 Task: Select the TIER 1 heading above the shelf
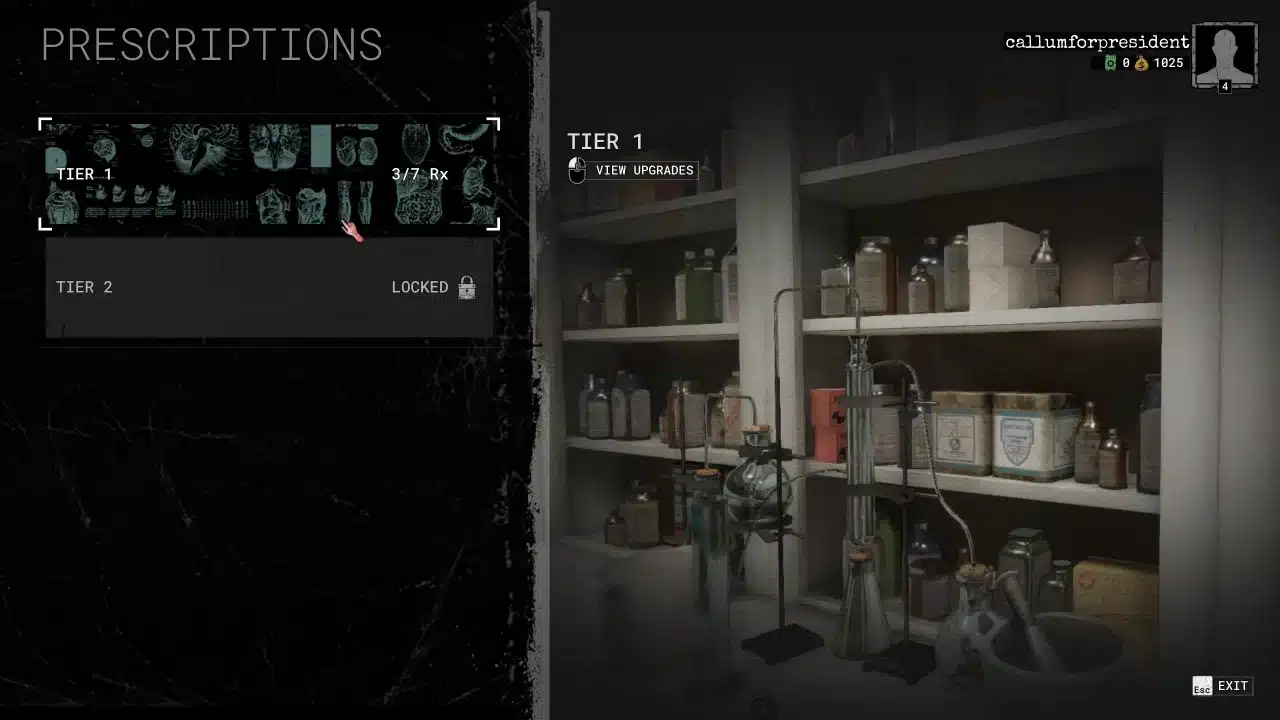click(604, 141)
